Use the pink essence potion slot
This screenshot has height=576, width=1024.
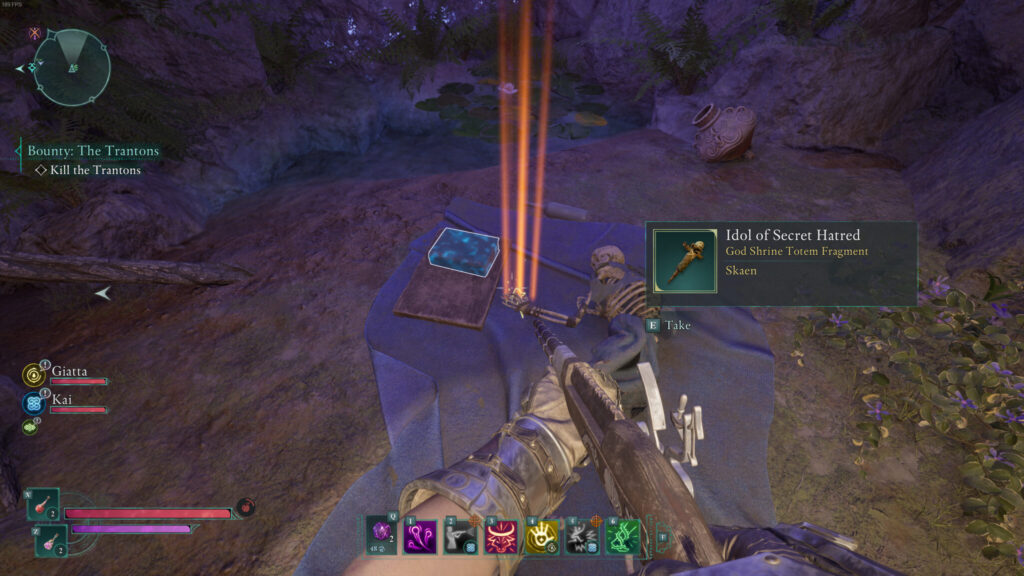[x=52, y=540]
